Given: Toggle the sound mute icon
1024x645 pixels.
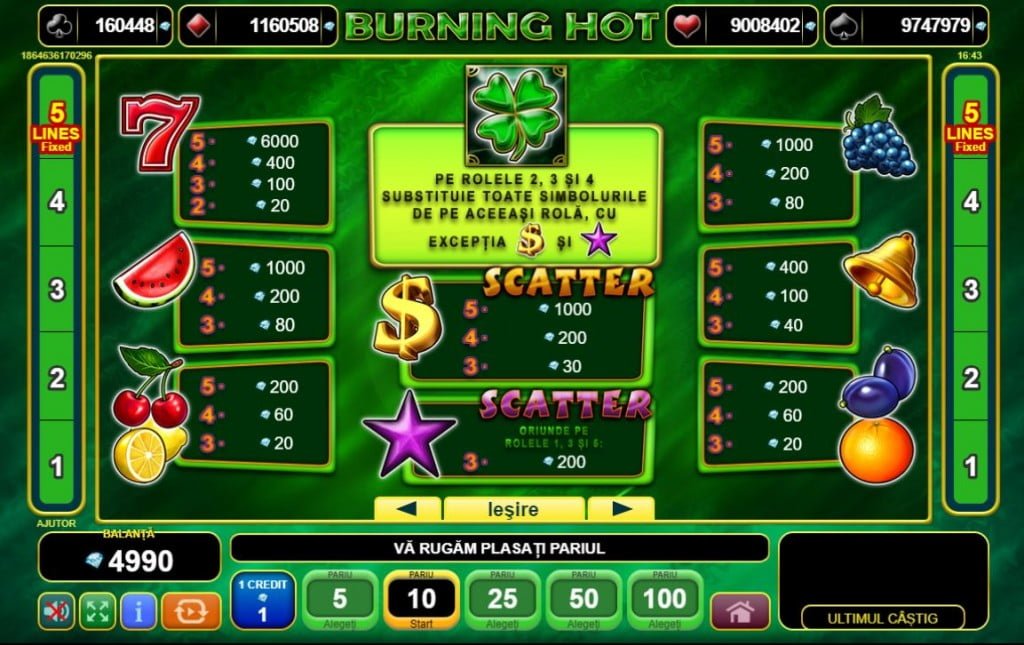Looking at the screenshot, I should click(57, 611).
